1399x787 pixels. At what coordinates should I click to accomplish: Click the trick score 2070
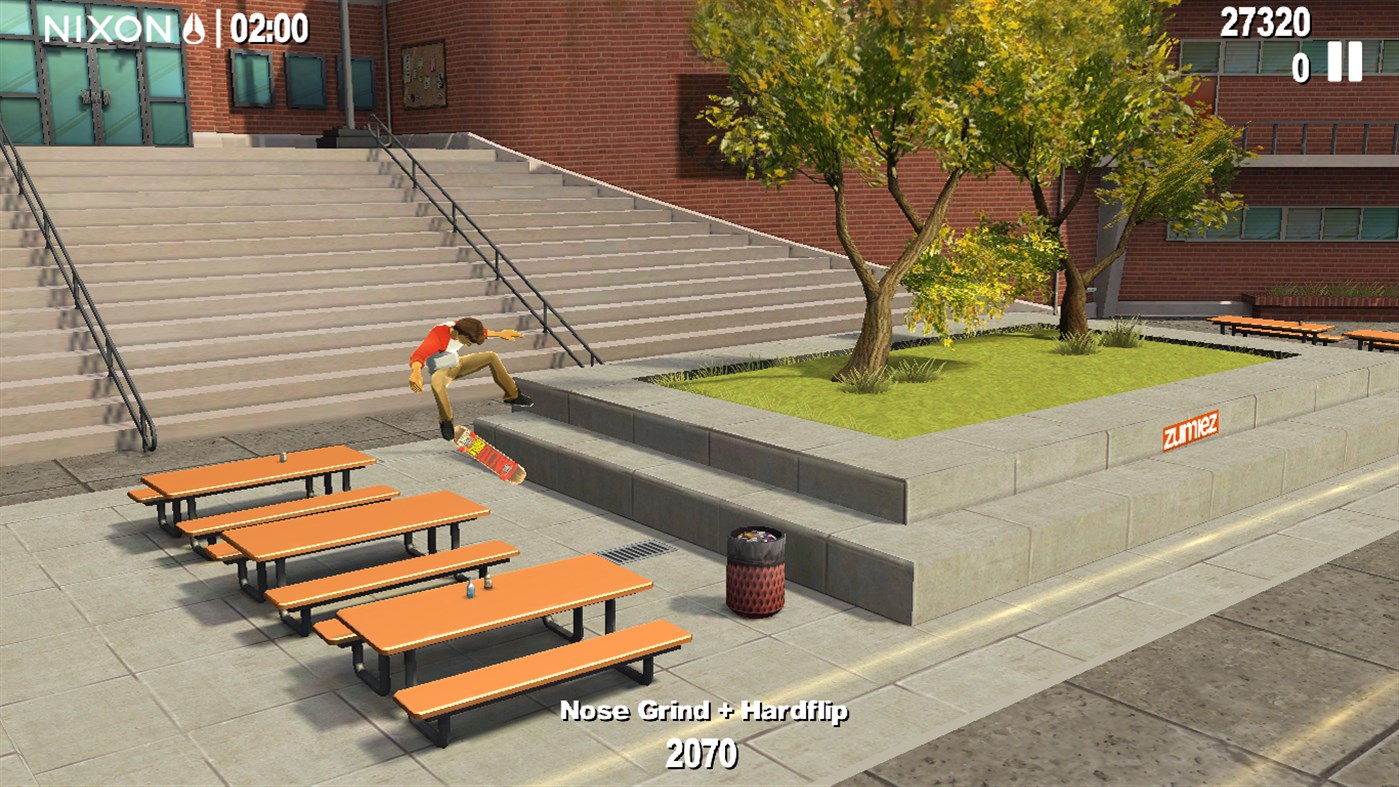(702, 751)
